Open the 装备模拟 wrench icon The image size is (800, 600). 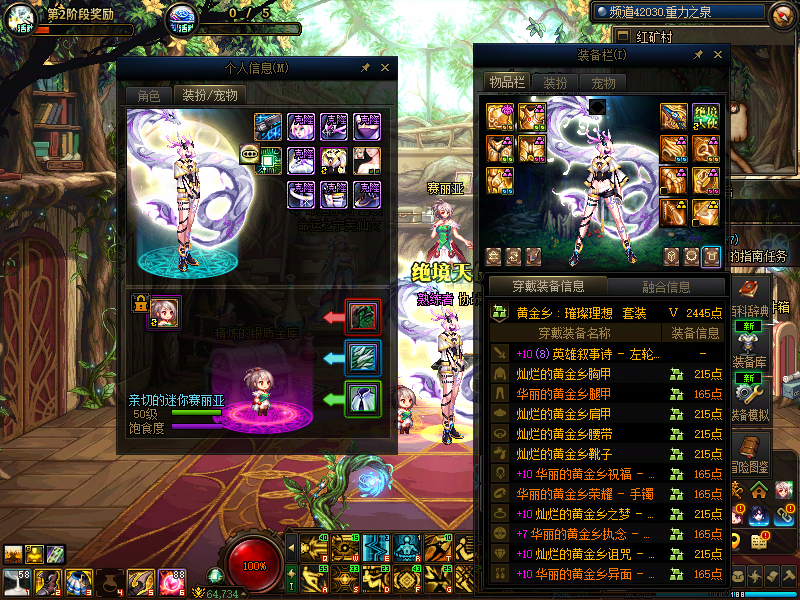point(749,394)
